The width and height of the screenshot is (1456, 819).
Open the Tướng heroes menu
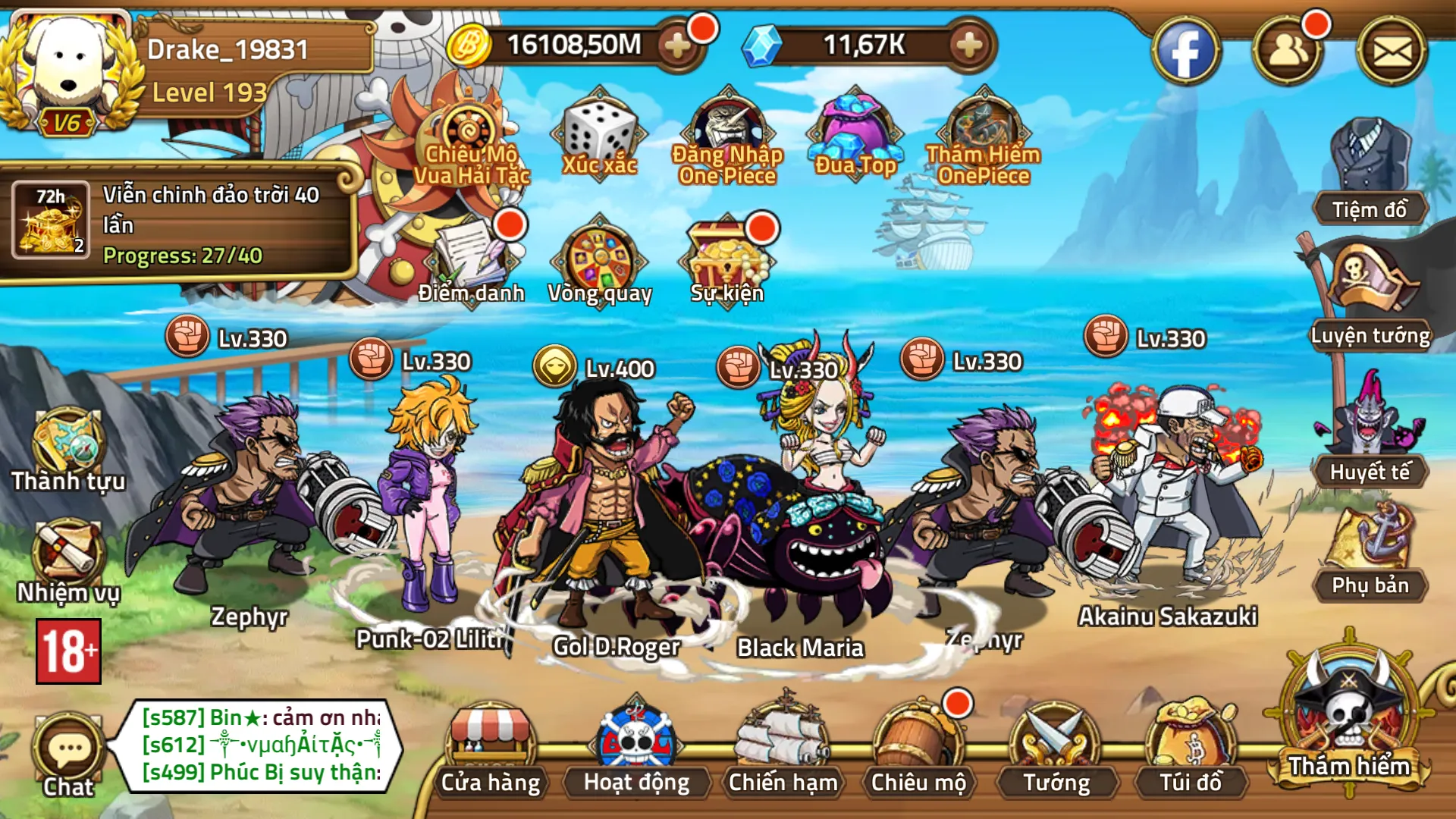1056,751
